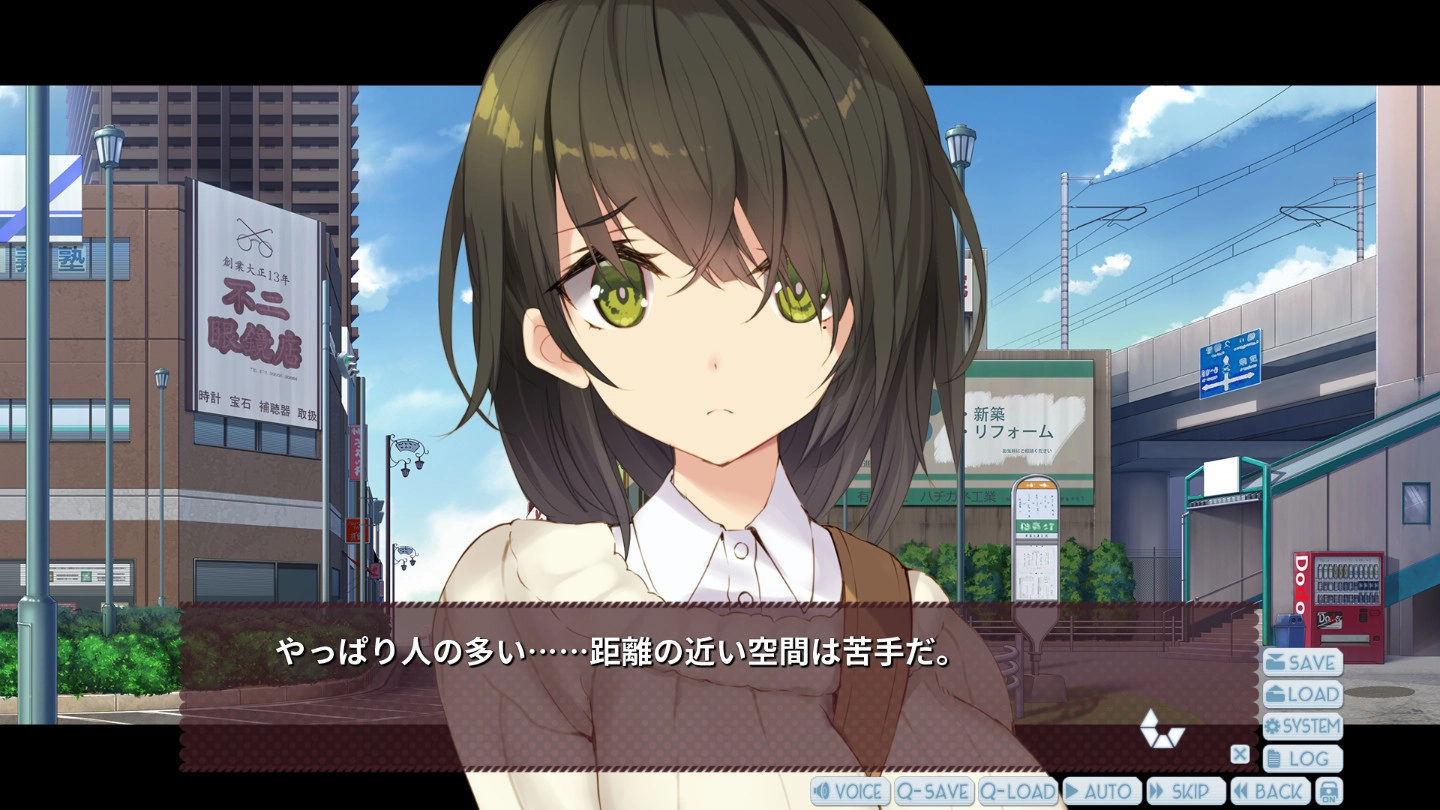Hide the message window with X

coord(1240,755)
